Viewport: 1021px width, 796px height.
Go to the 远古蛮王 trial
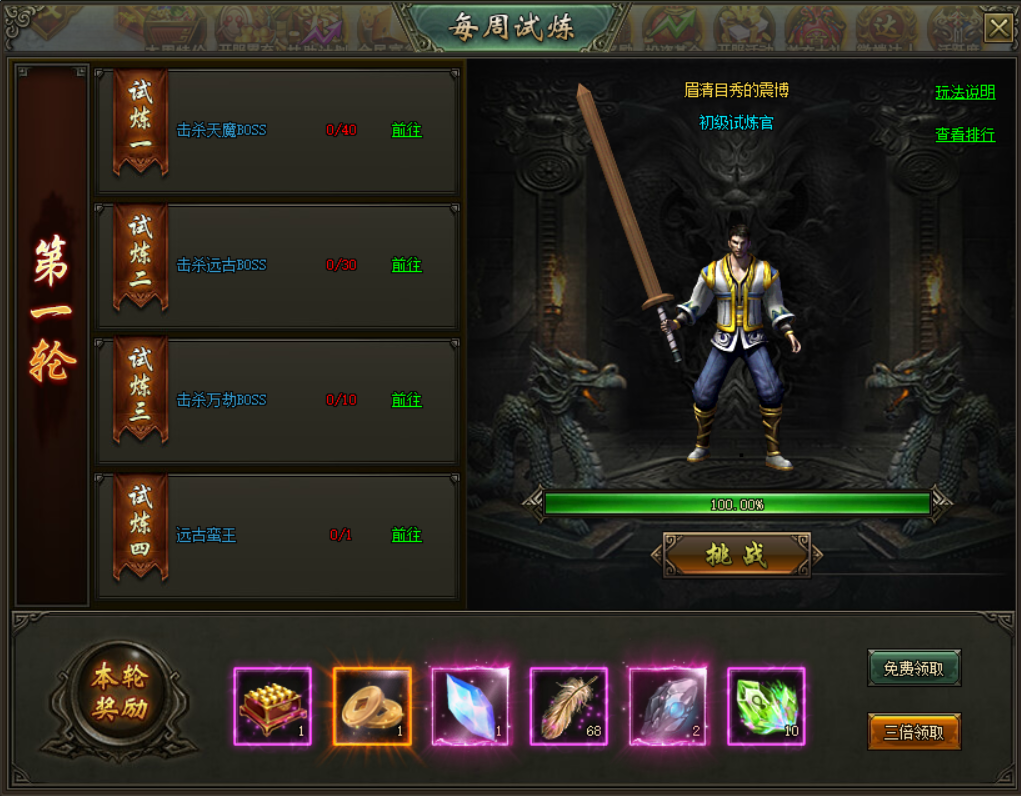pos(406,535)
